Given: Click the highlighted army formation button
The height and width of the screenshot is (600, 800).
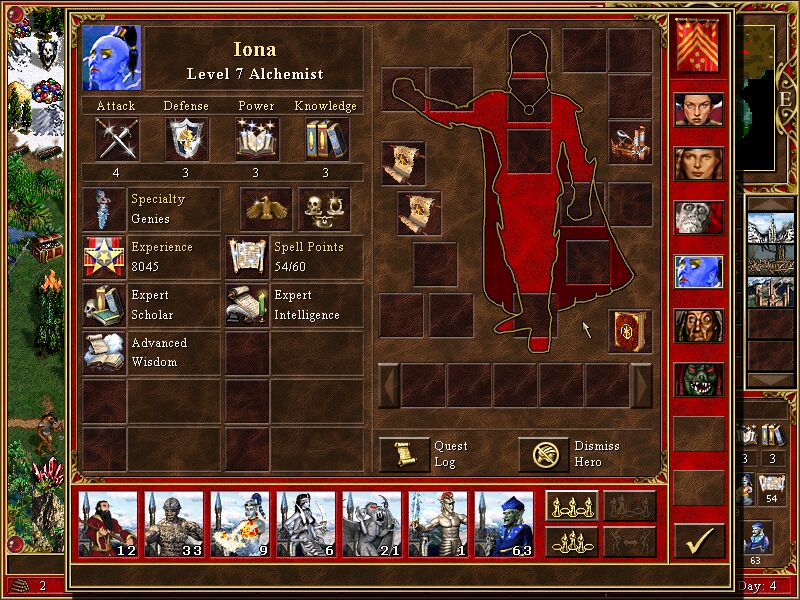Looking at the screenshot, I should click(572, 506).
